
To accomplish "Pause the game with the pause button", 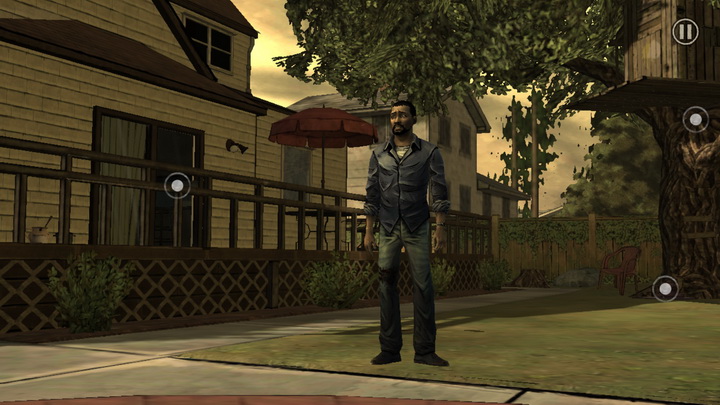I will 685,31.
